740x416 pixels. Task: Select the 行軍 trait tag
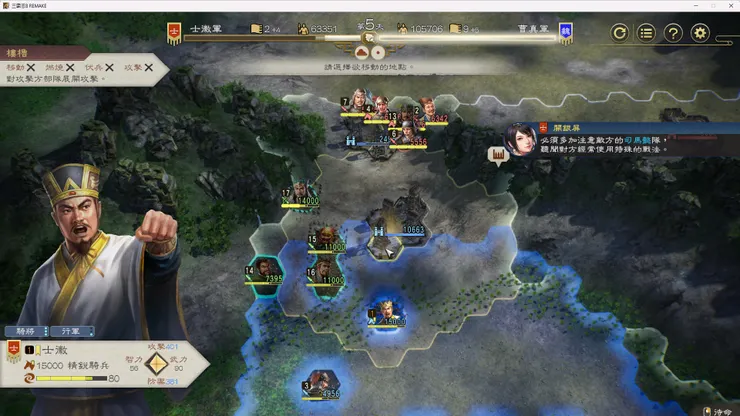[x=72, y=331]
